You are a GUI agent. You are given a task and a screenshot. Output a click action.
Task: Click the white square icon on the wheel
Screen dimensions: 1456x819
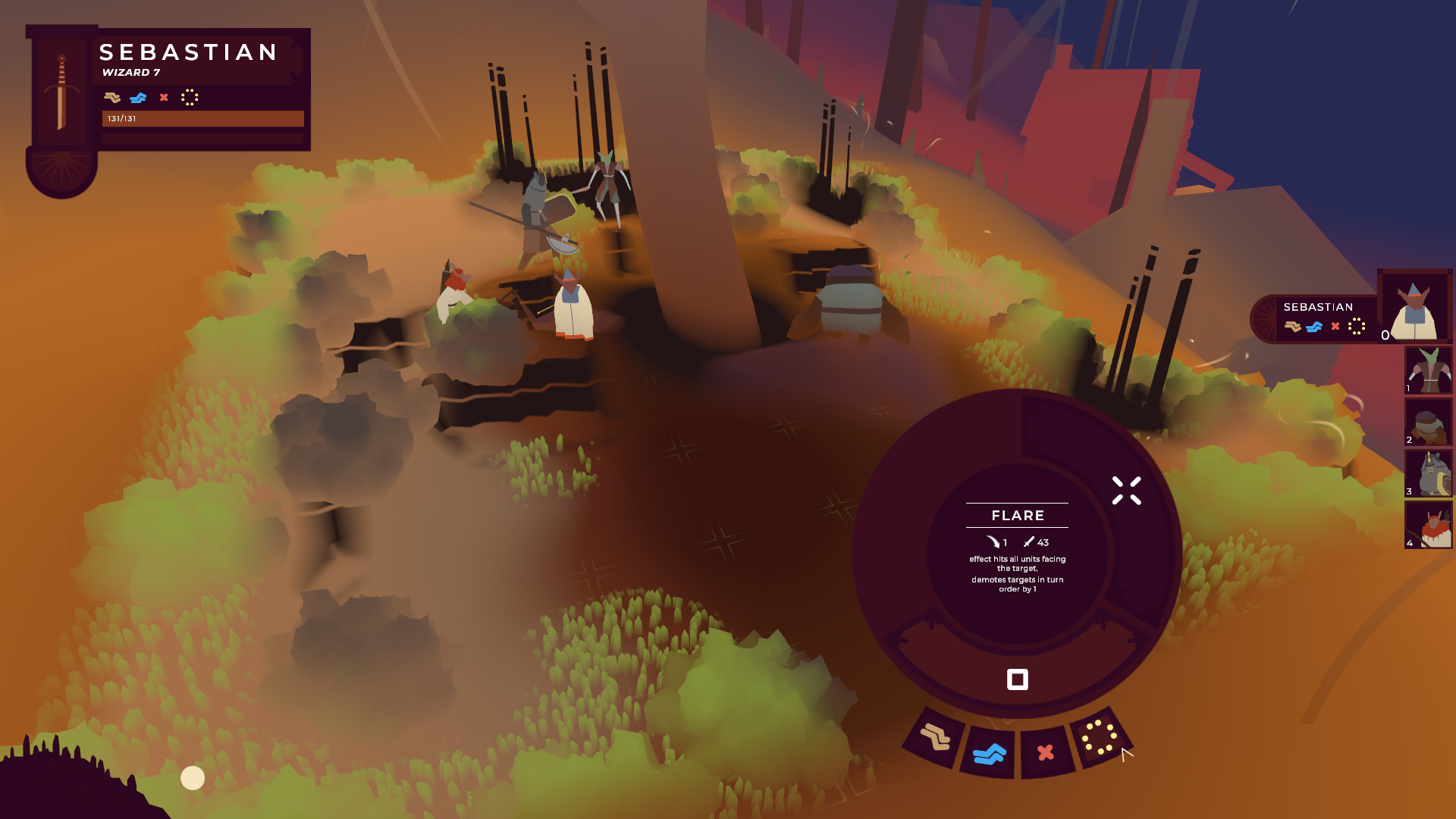[1017, 679]
